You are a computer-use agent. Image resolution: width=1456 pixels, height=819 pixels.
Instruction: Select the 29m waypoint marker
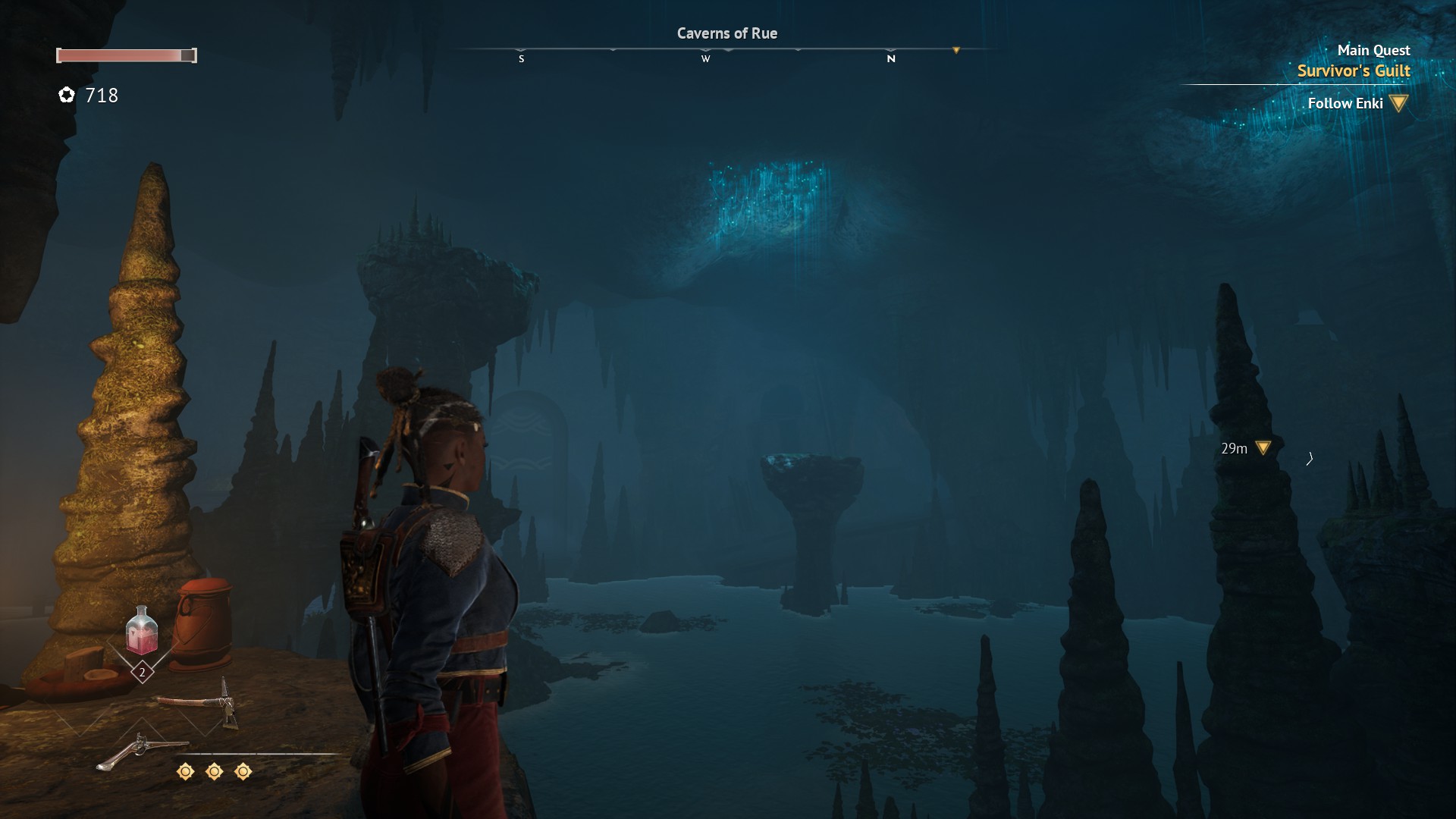point(1263,448)
